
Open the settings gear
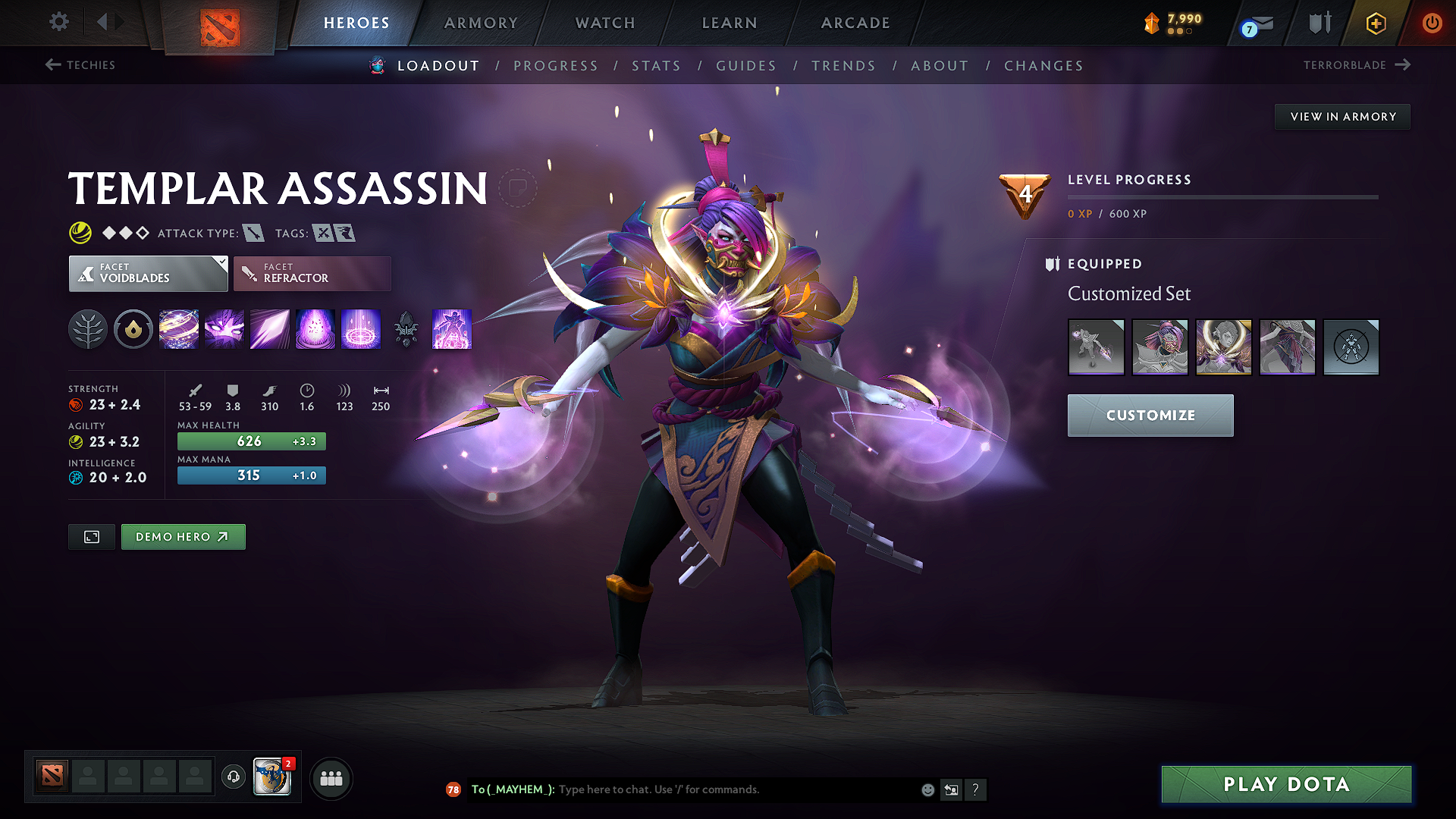[58, 23]
